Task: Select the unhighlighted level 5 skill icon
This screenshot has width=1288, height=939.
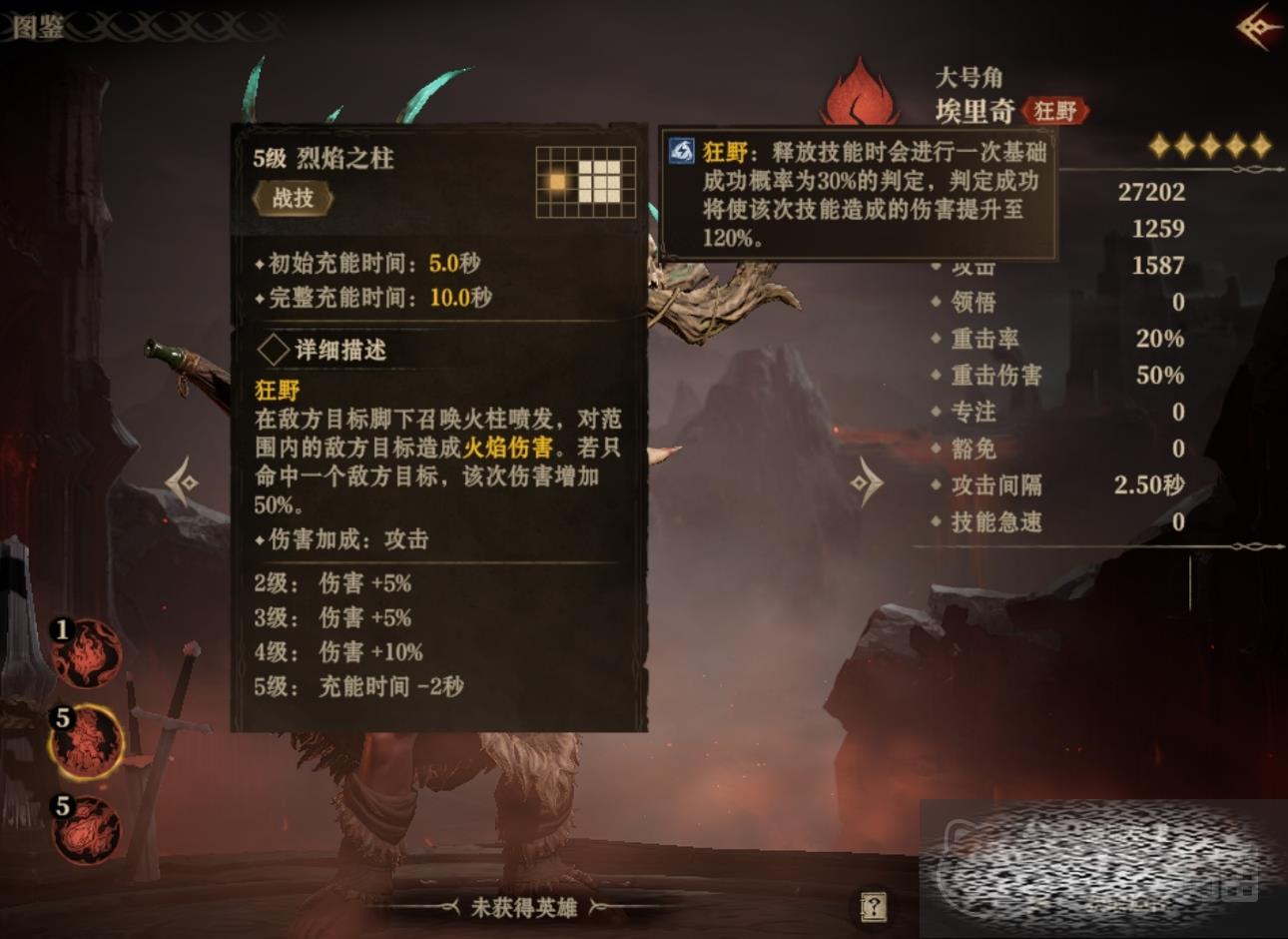Action: coord(87,829)
